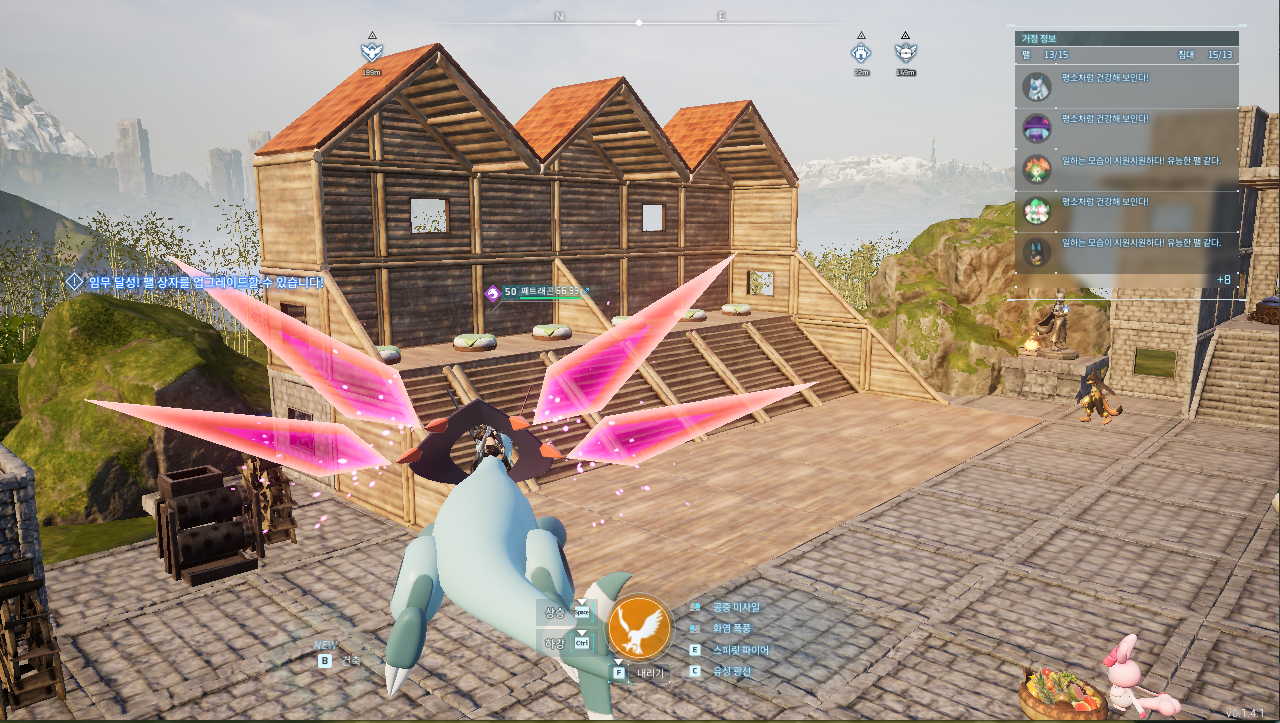
Task: Select the purple-hatted pal portrait row
Action: pyautogui.click(x=1037, y=128)
